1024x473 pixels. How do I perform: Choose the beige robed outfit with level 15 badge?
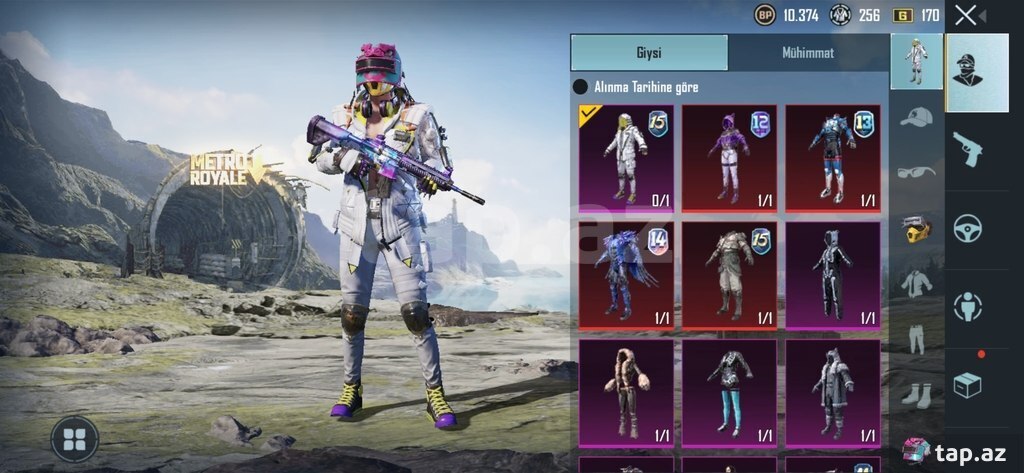[x=729, y=275]
